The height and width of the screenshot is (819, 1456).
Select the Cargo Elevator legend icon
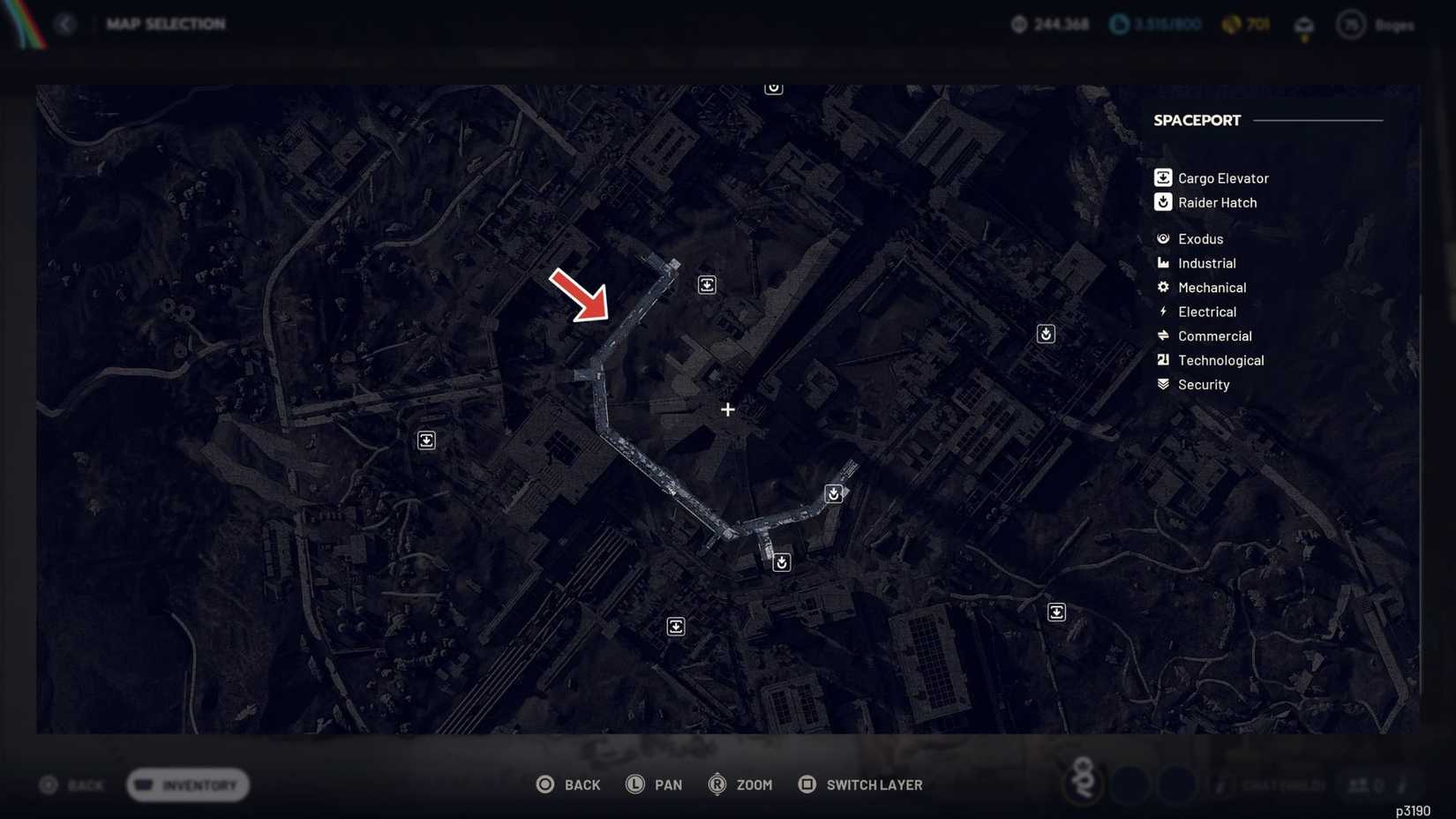1162,177
